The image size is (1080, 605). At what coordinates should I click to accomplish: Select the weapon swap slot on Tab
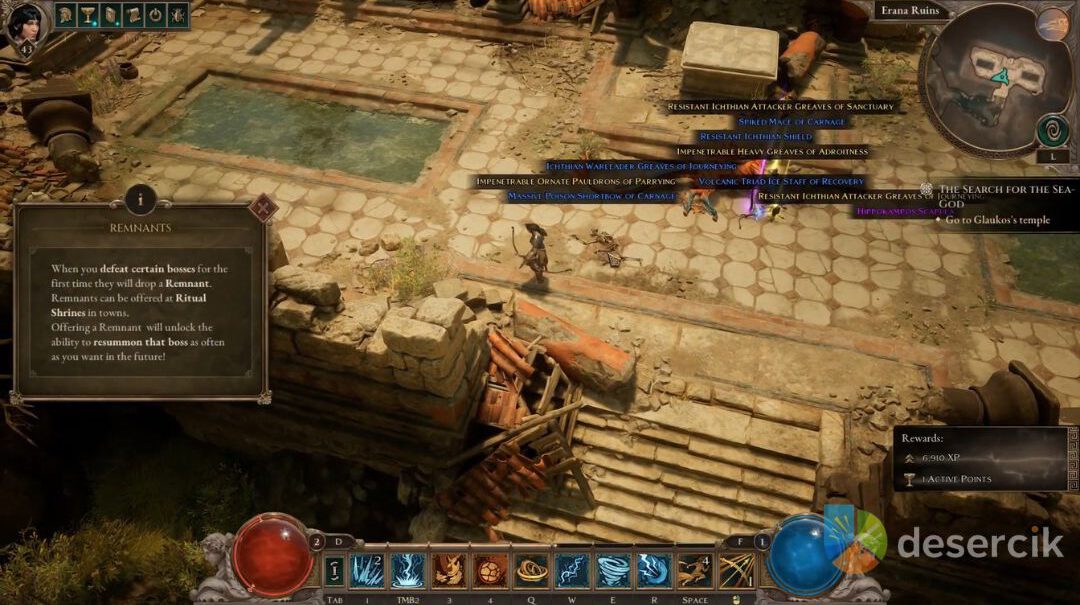[x=334, y=570]
